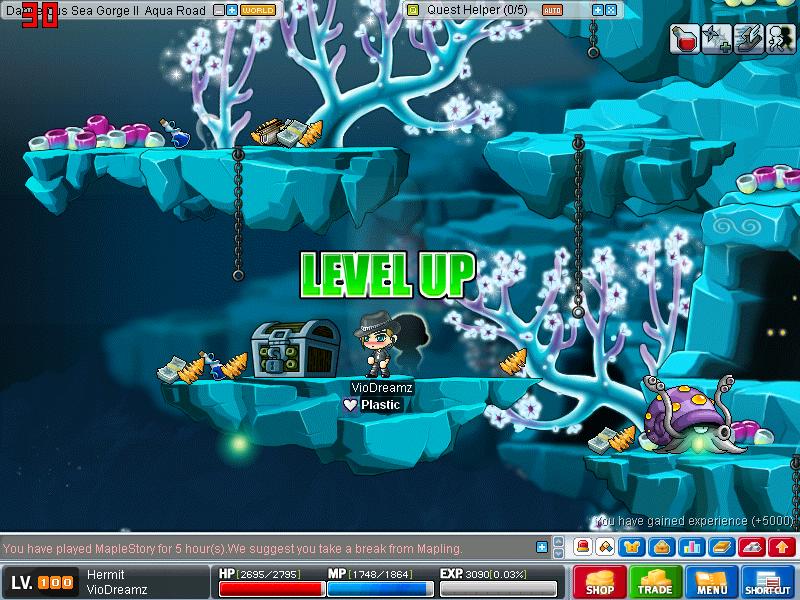Click the yellow Quest Helper icon
Screen dimensions: 800x600
click(413, 10)
